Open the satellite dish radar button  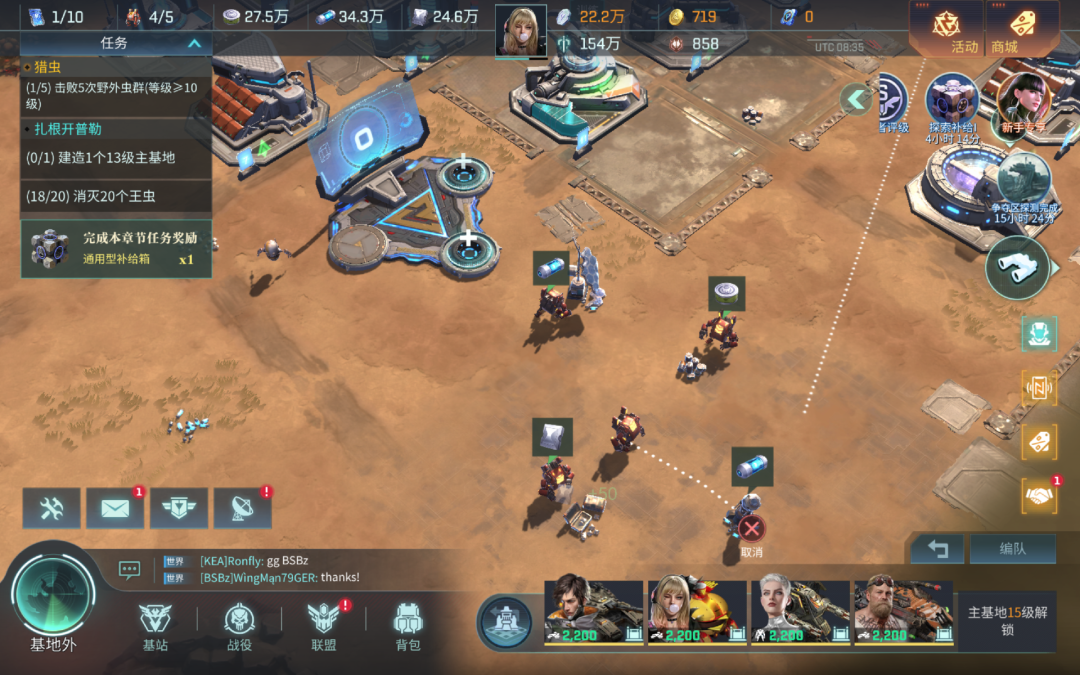[242, 508]
